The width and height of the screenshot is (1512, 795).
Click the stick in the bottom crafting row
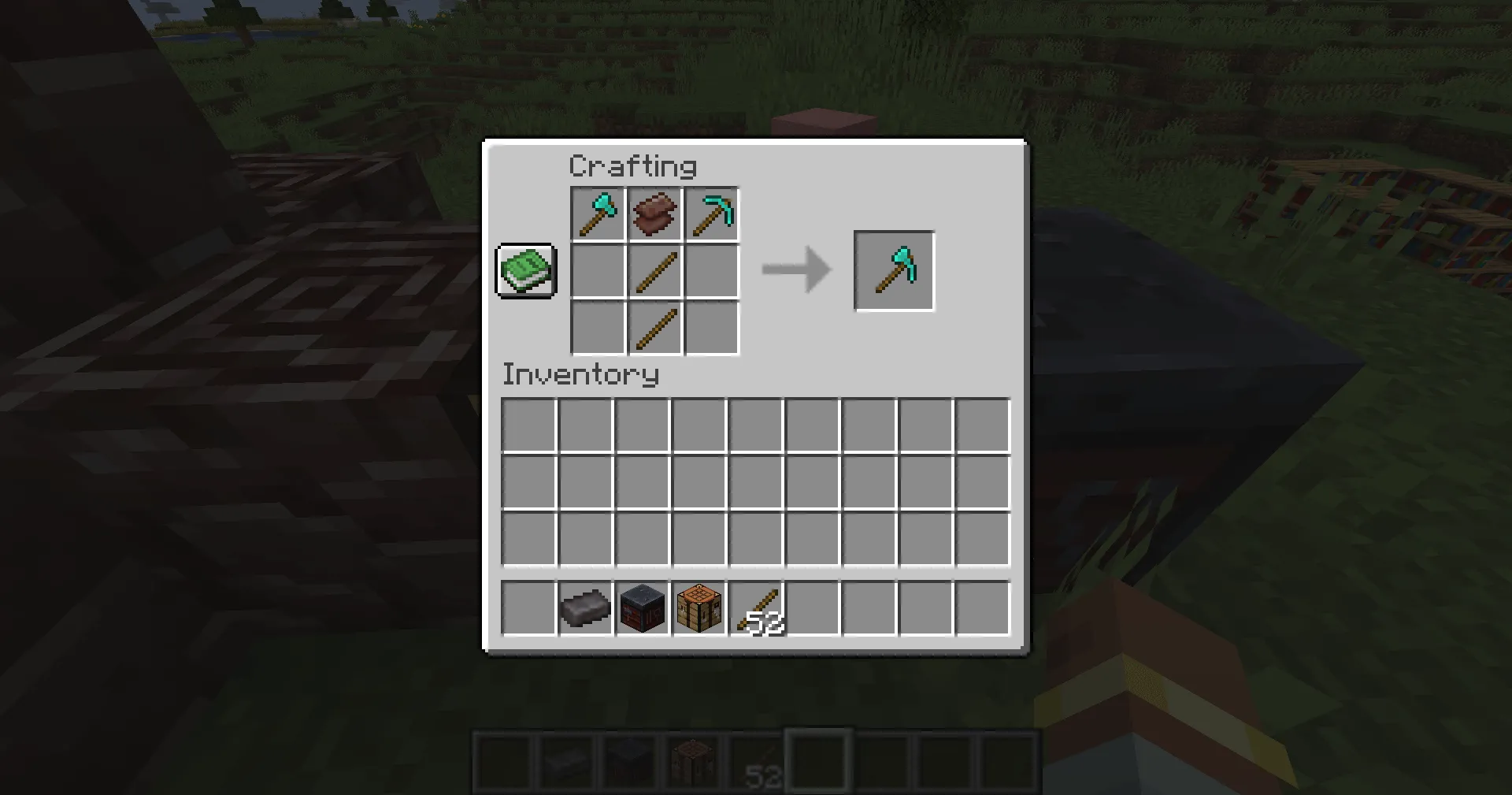tap(654, 329)
